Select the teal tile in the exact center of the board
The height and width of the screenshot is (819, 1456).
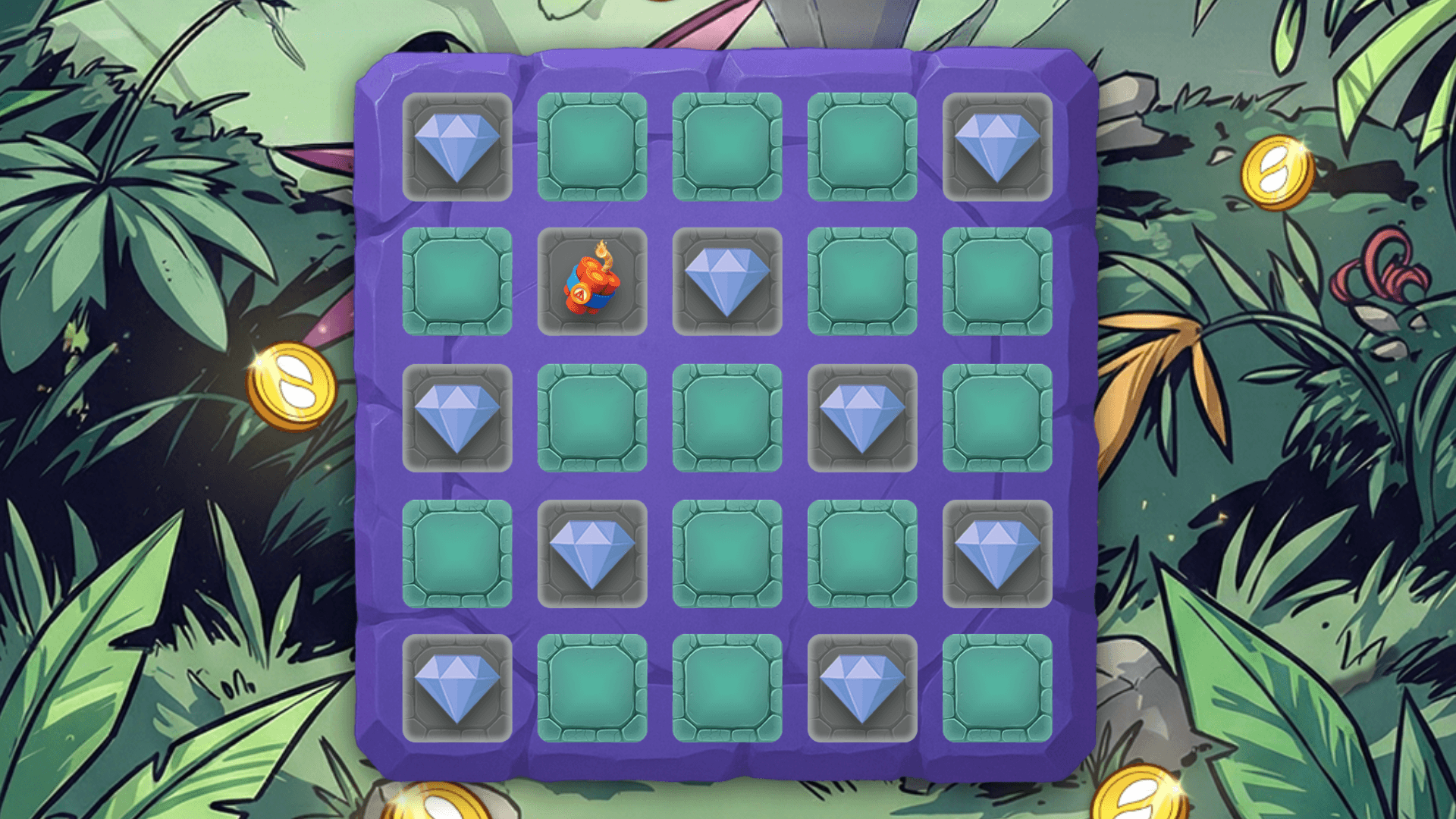[x=728, y=417]
